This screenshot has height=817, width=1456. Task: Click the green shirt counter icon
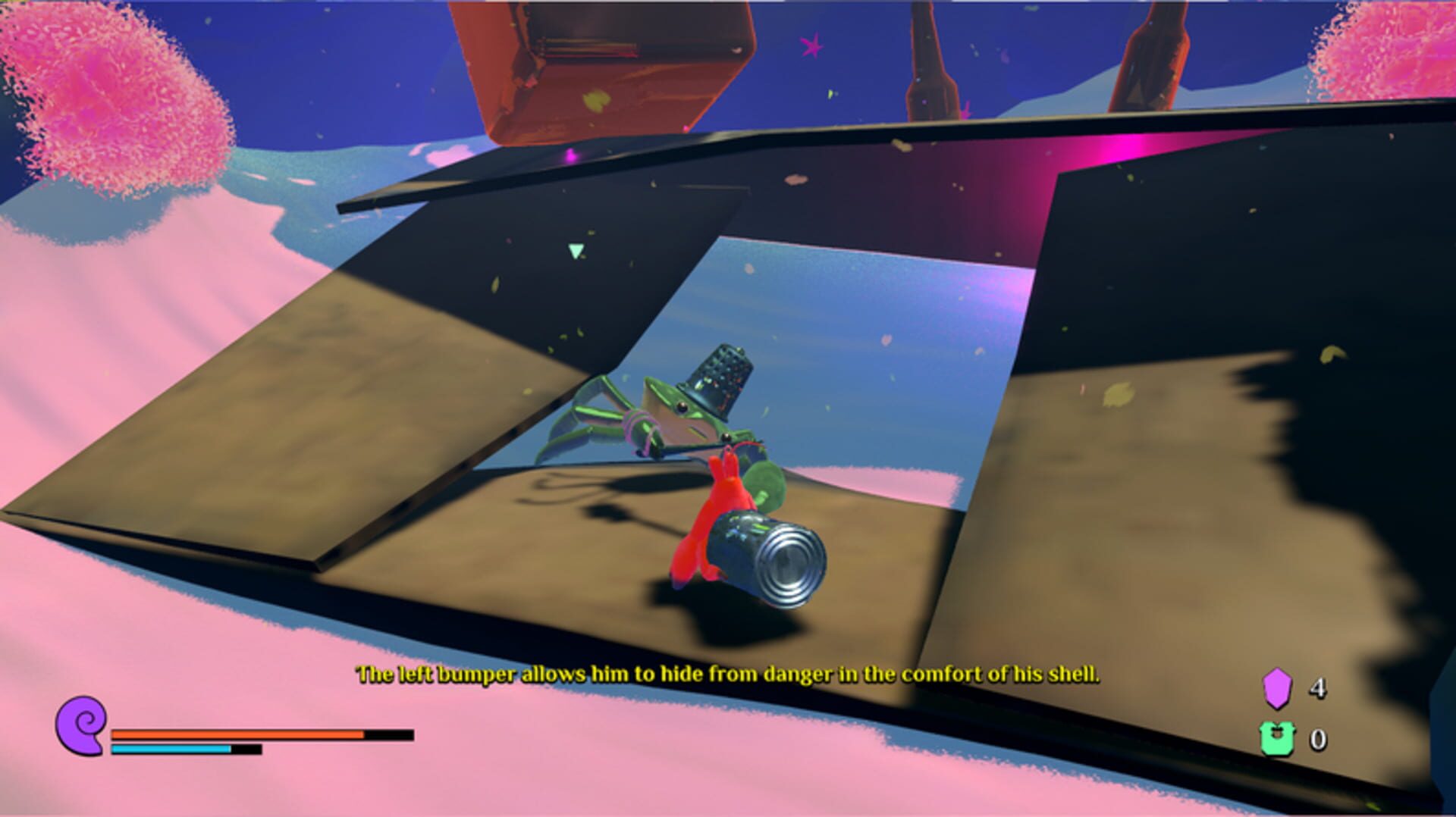1276,739
